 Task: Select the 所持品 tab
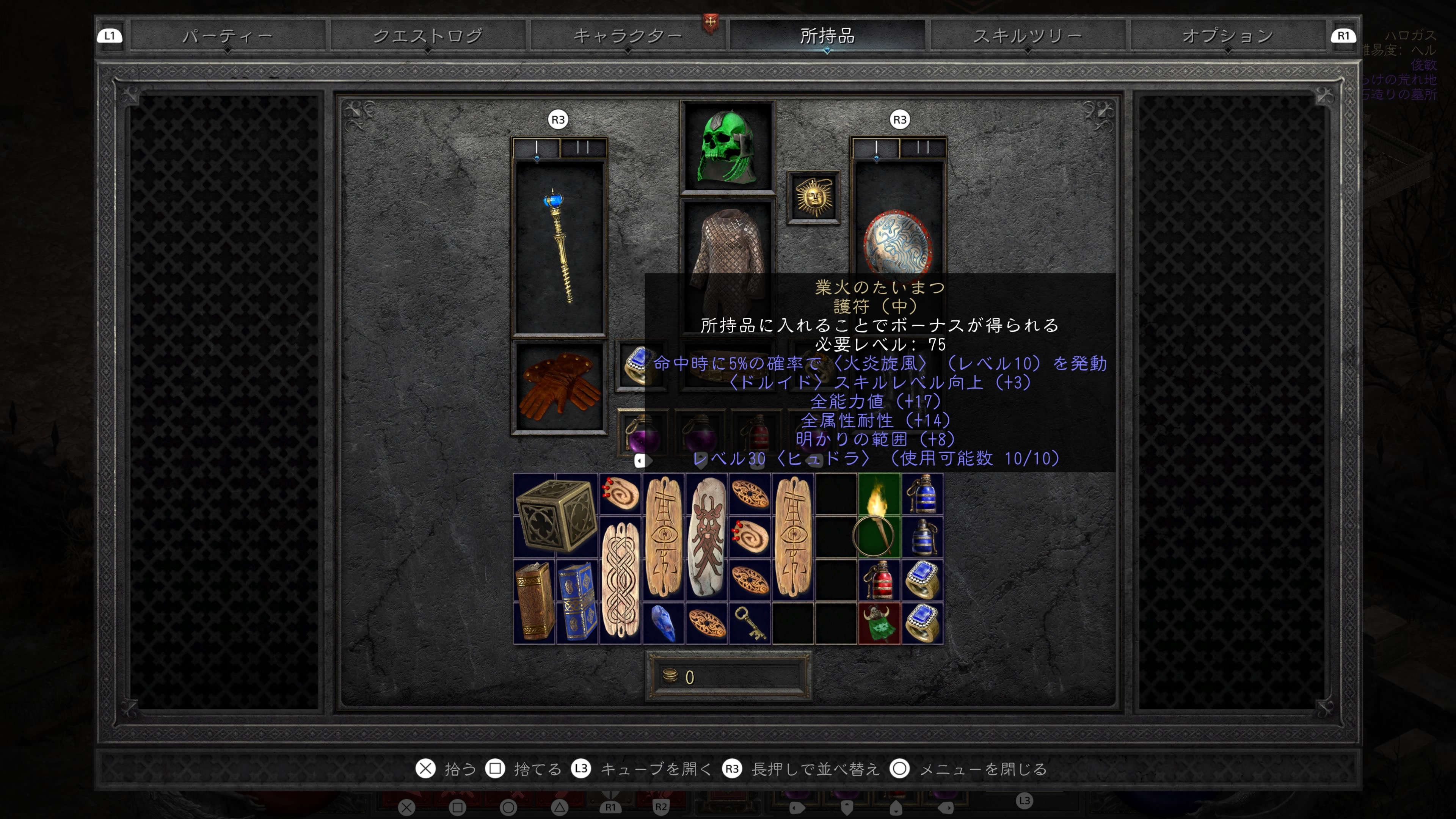(827, 36)
